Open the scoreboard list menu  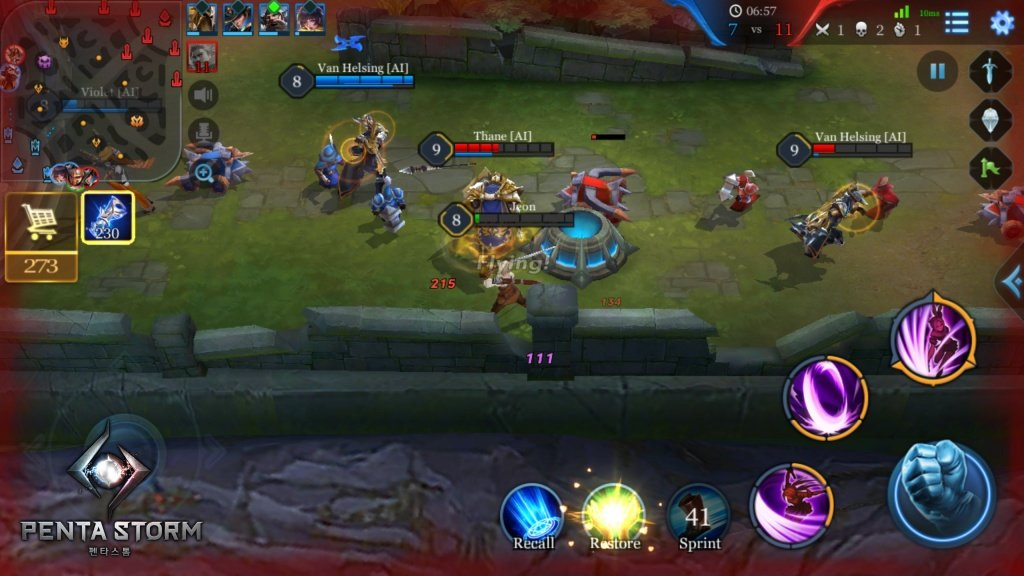point(957,22)
